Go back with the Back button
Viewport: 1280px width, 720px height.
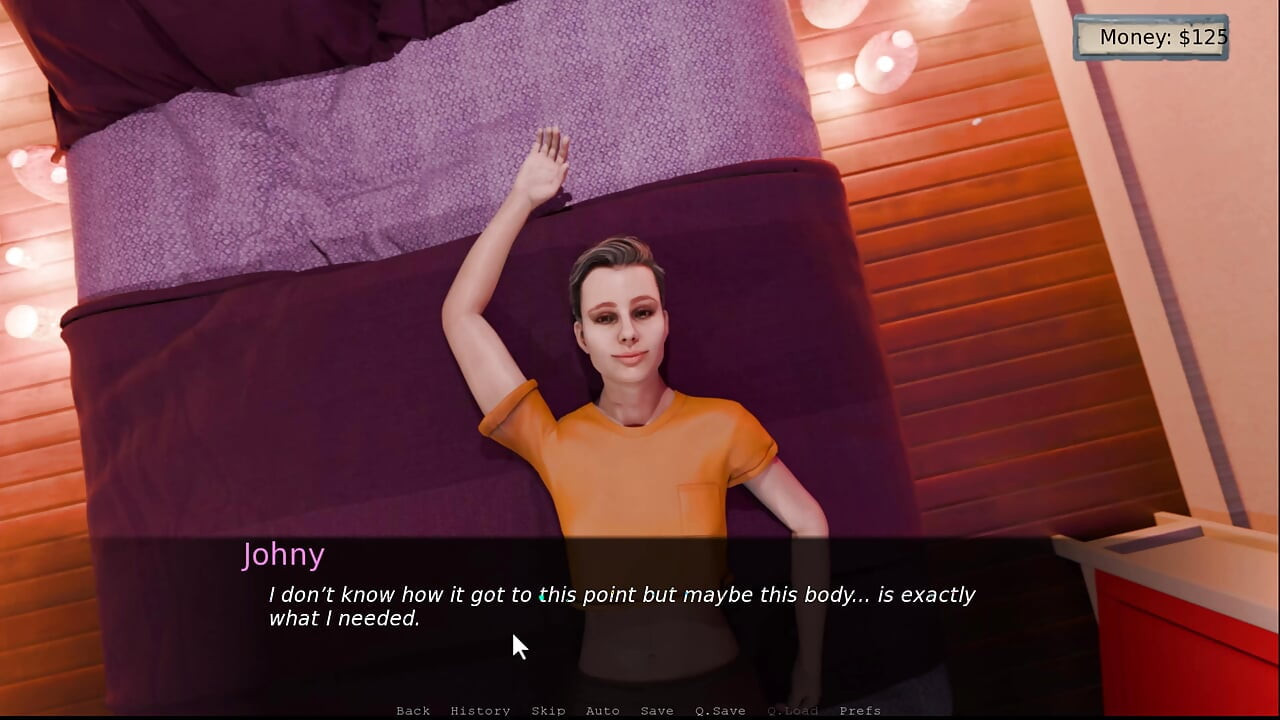(x=413, y=711)
